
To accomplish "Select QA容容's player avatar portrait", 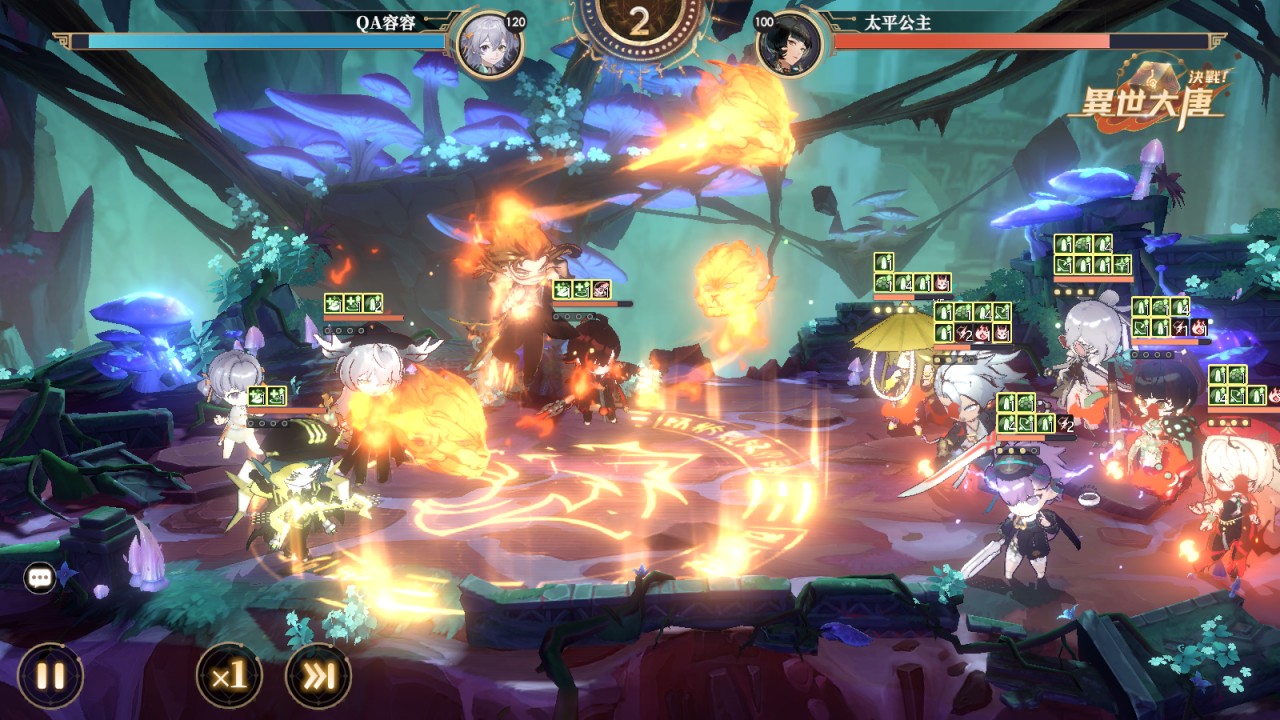I will pos(489,44).
